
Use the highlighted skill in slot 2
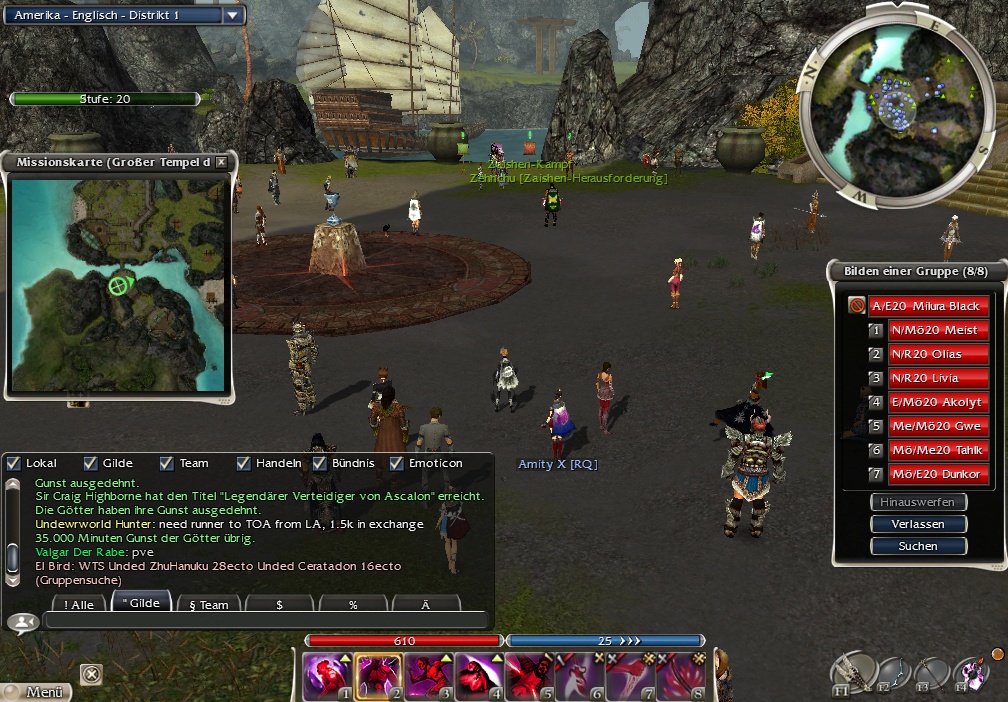(378, 677)
